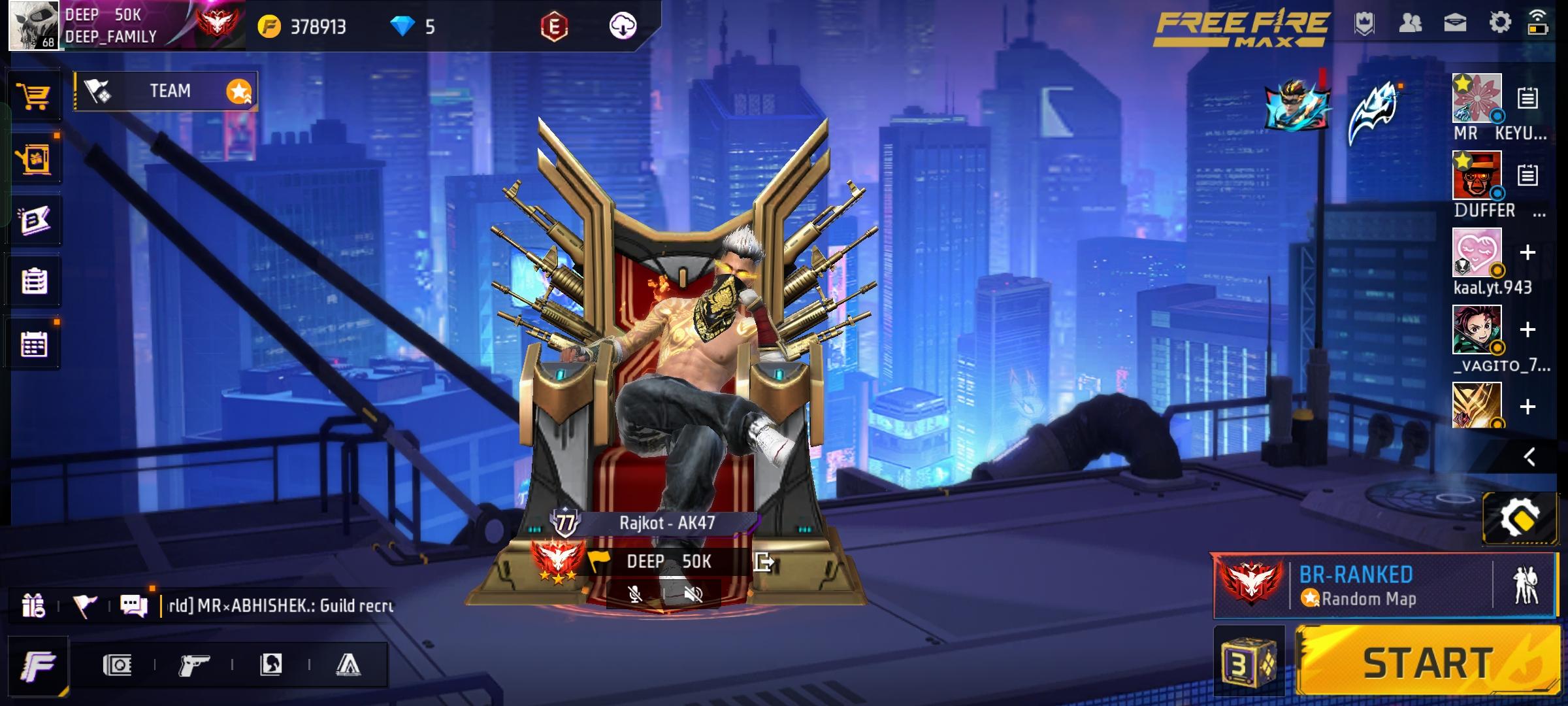Open the settings gear

coord(1500,24)
